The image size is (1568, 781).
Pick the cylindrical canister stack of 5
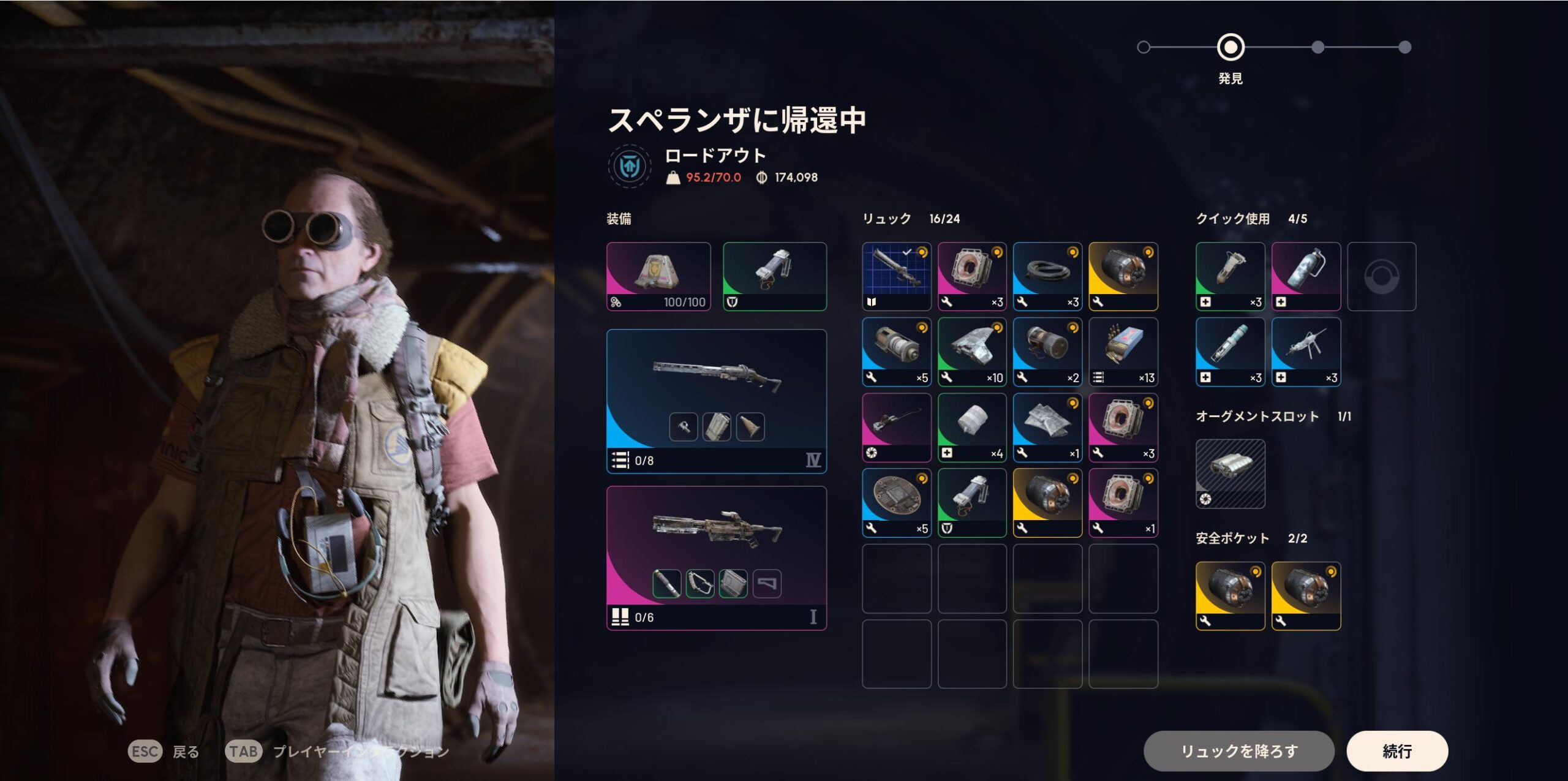[x=896, y=352]
